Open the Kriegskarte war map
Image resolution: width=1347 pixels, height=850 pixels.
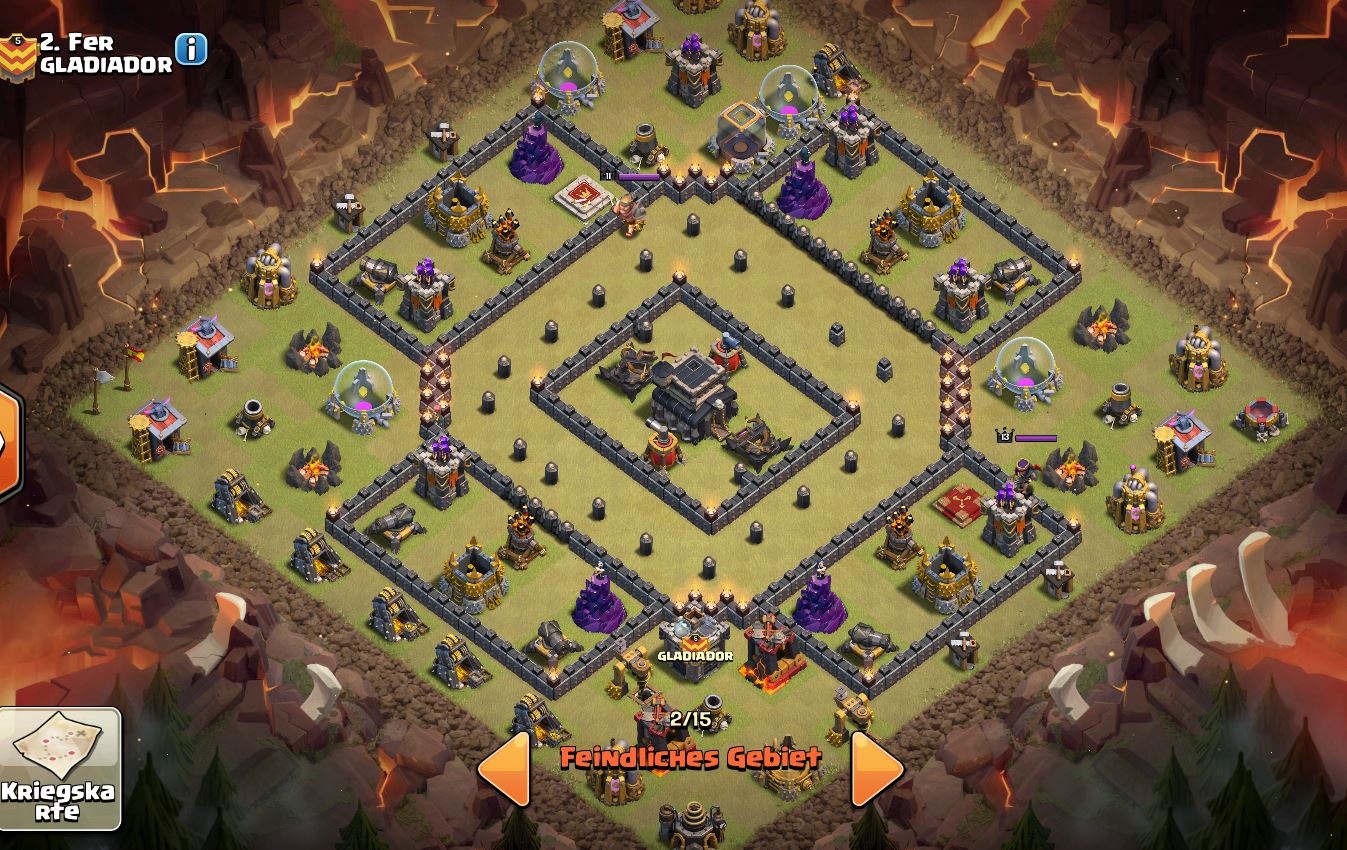pyautogui.click(x=60, y=768)
